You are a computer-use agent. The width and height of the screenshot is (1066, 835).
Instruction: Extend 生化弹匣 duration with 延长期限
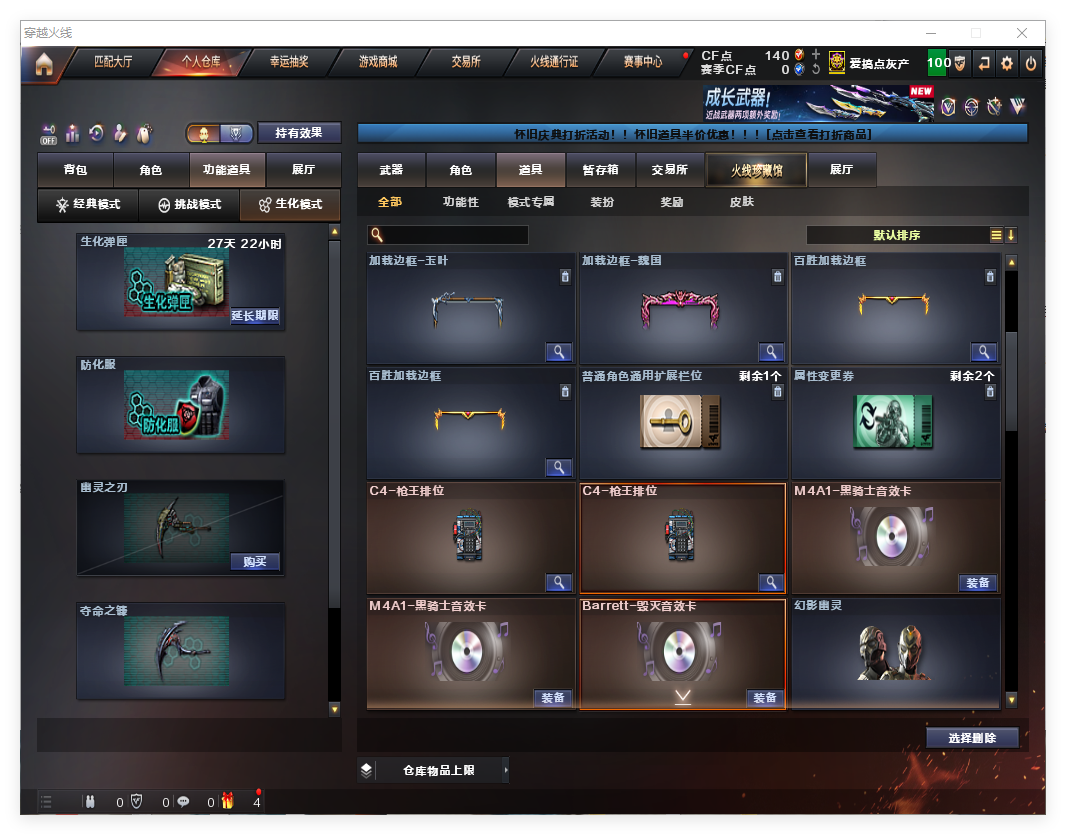coord(255,316)
